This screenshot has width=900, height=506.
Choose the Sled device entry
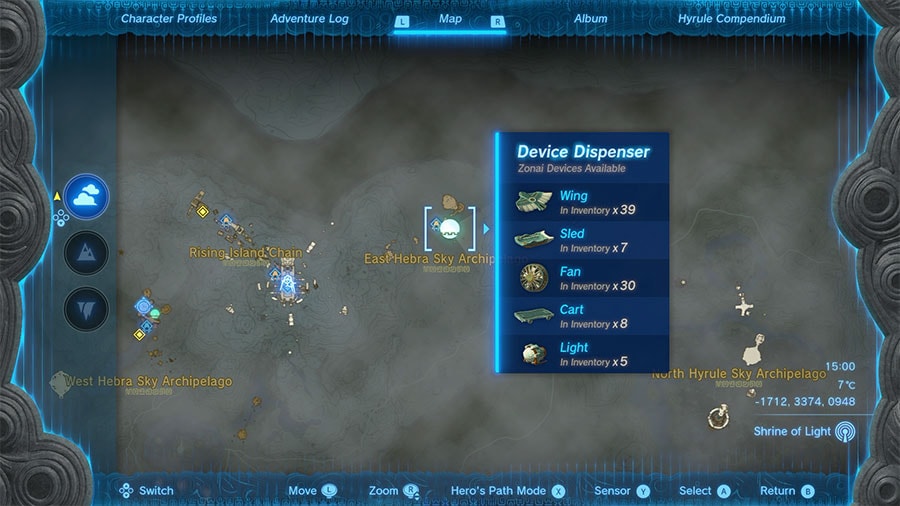584,240
